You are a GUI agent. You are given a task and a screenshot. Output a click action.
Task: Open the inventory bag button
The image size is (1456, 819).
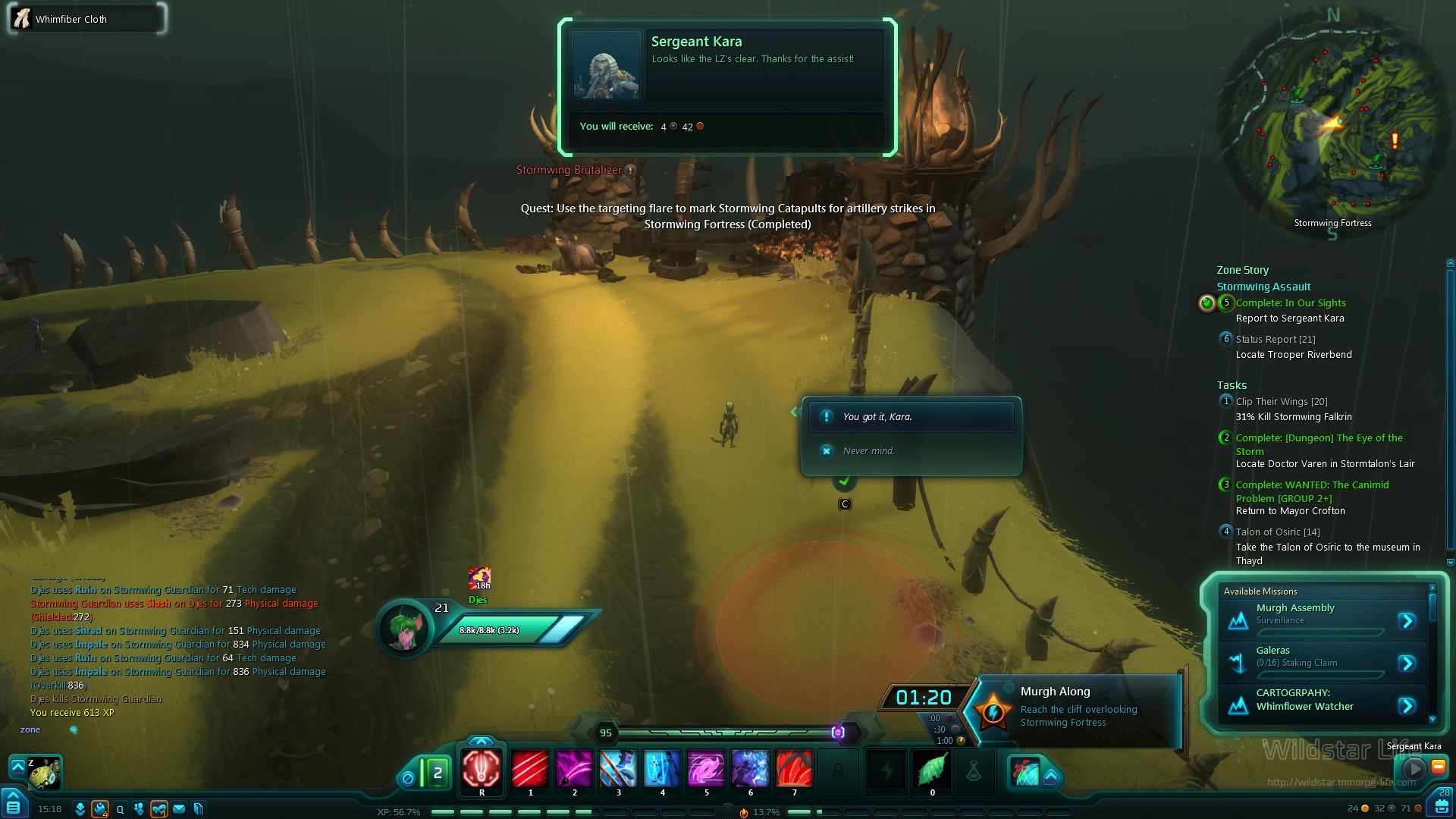[x=1442, y=805]
